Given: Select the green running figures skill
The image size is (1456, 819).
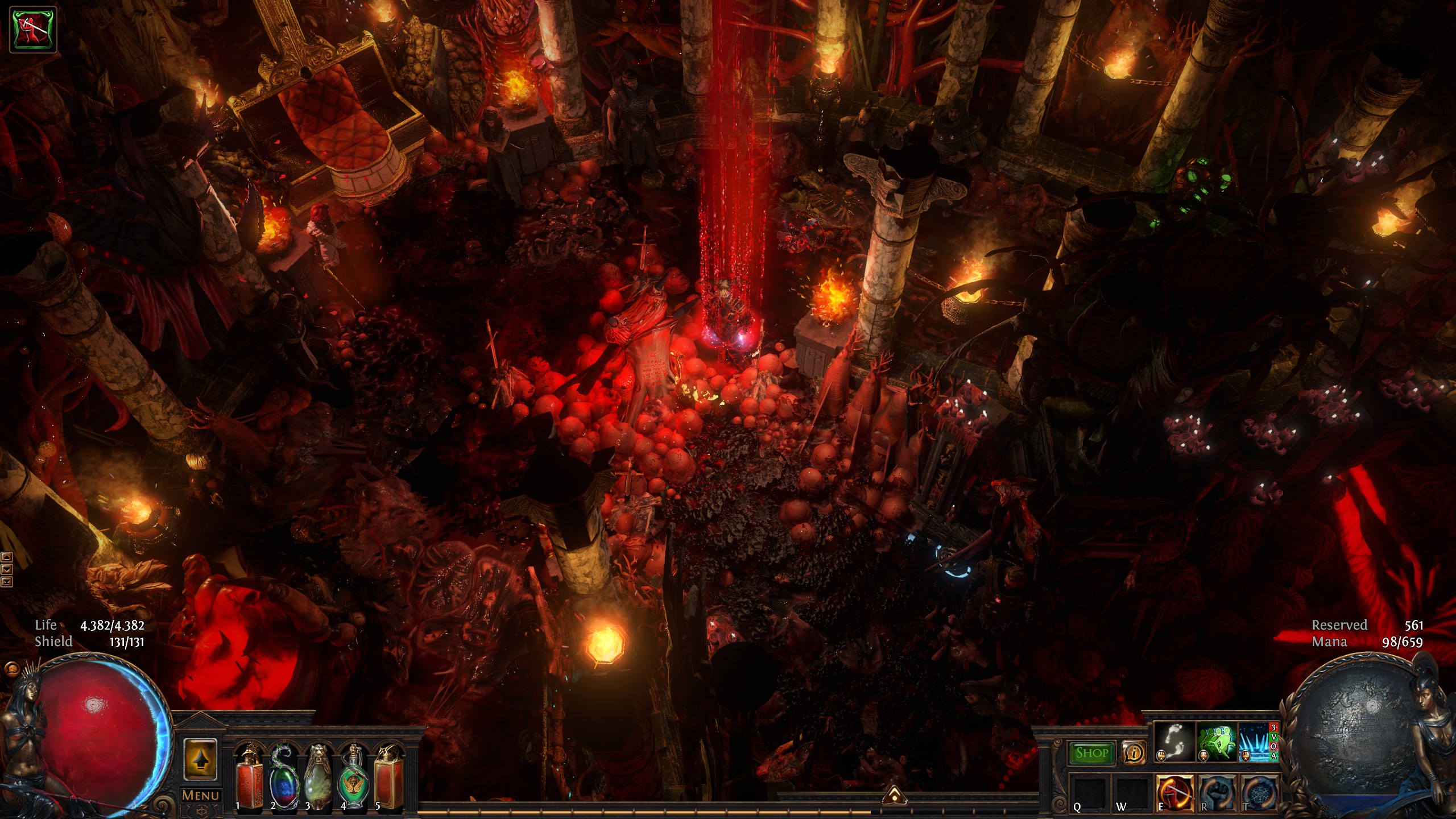Looking at the screenshot, I should [x=1217, y=742].
